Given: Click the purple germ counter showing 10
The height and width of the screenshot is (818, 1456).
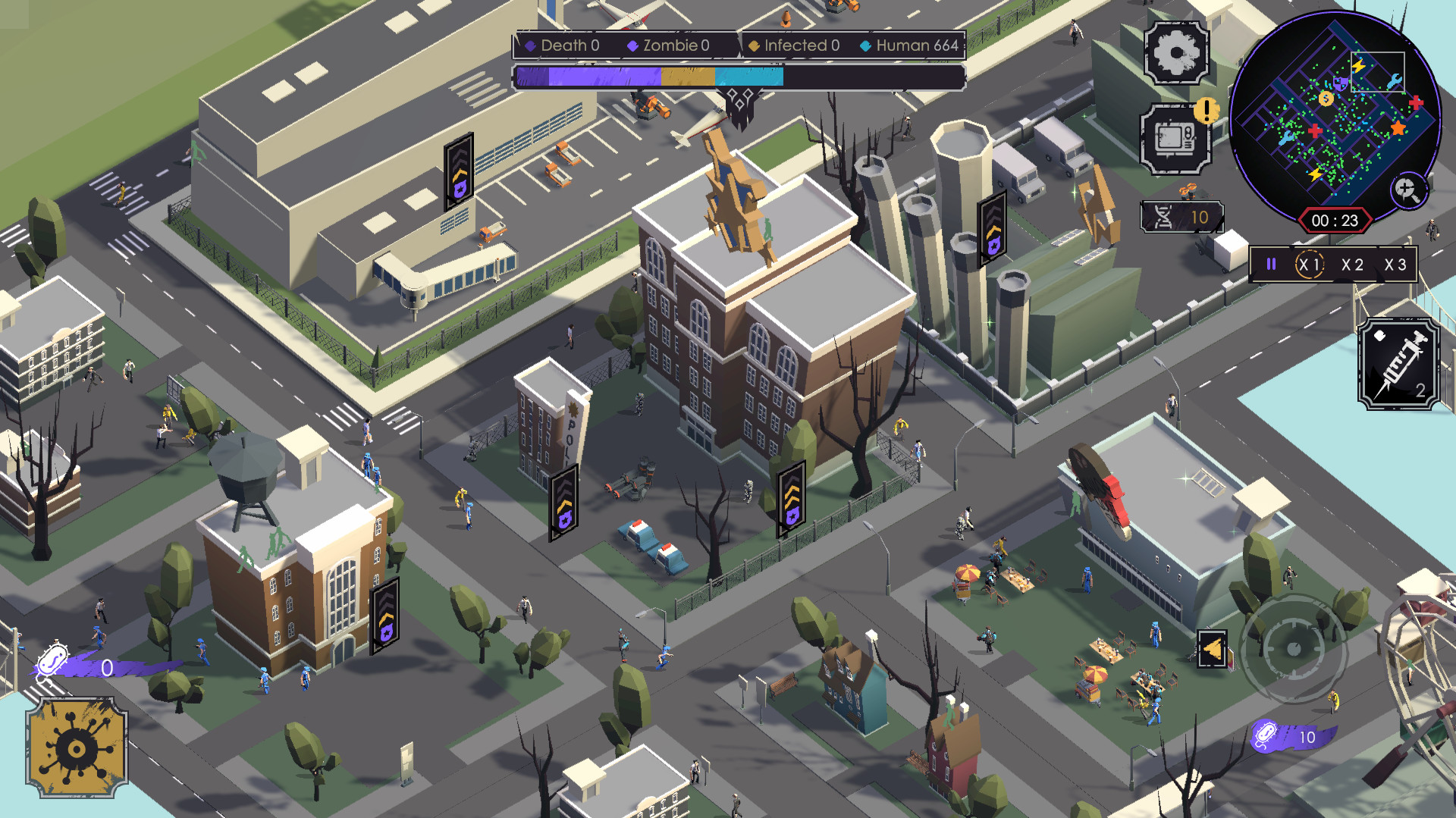Looking at the screenshot, I should [x=1289, y=736].
